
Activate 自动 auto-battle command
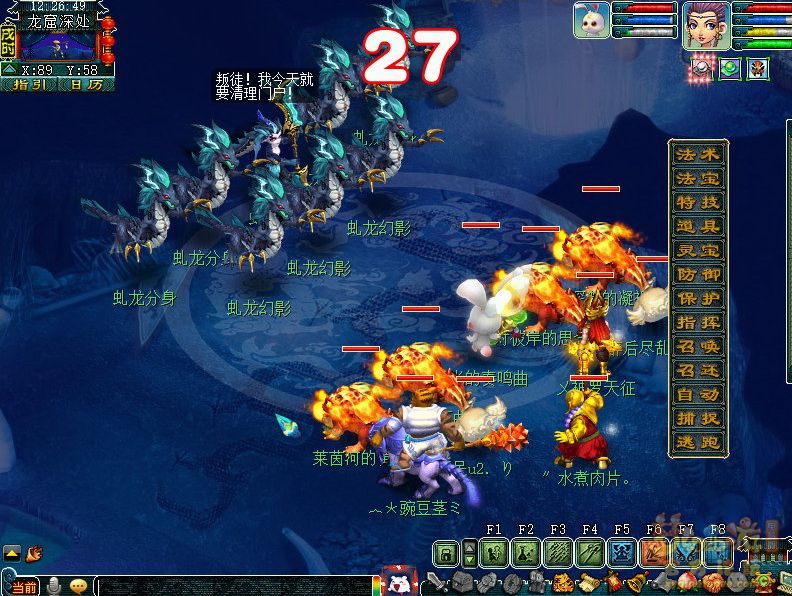[x=698, y=394]
